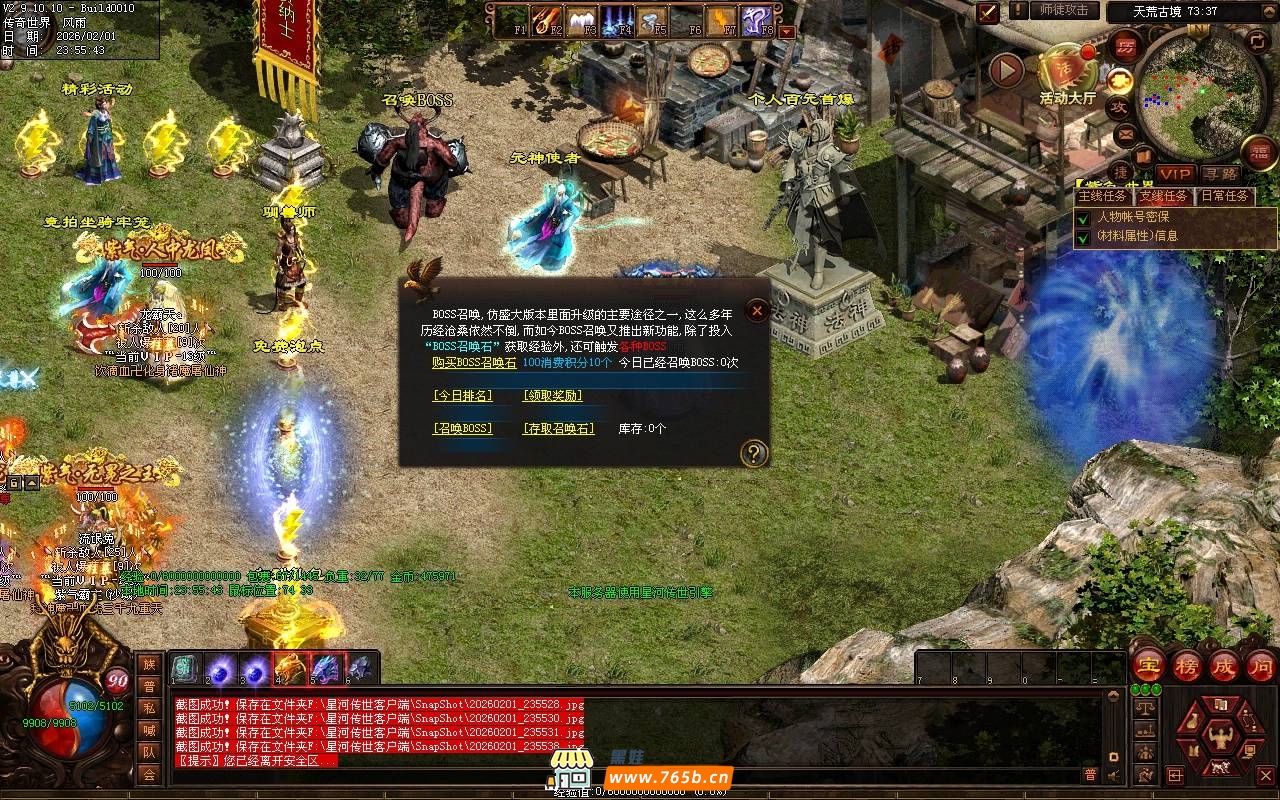Close the BOSS summon dialog

point(757,311)
